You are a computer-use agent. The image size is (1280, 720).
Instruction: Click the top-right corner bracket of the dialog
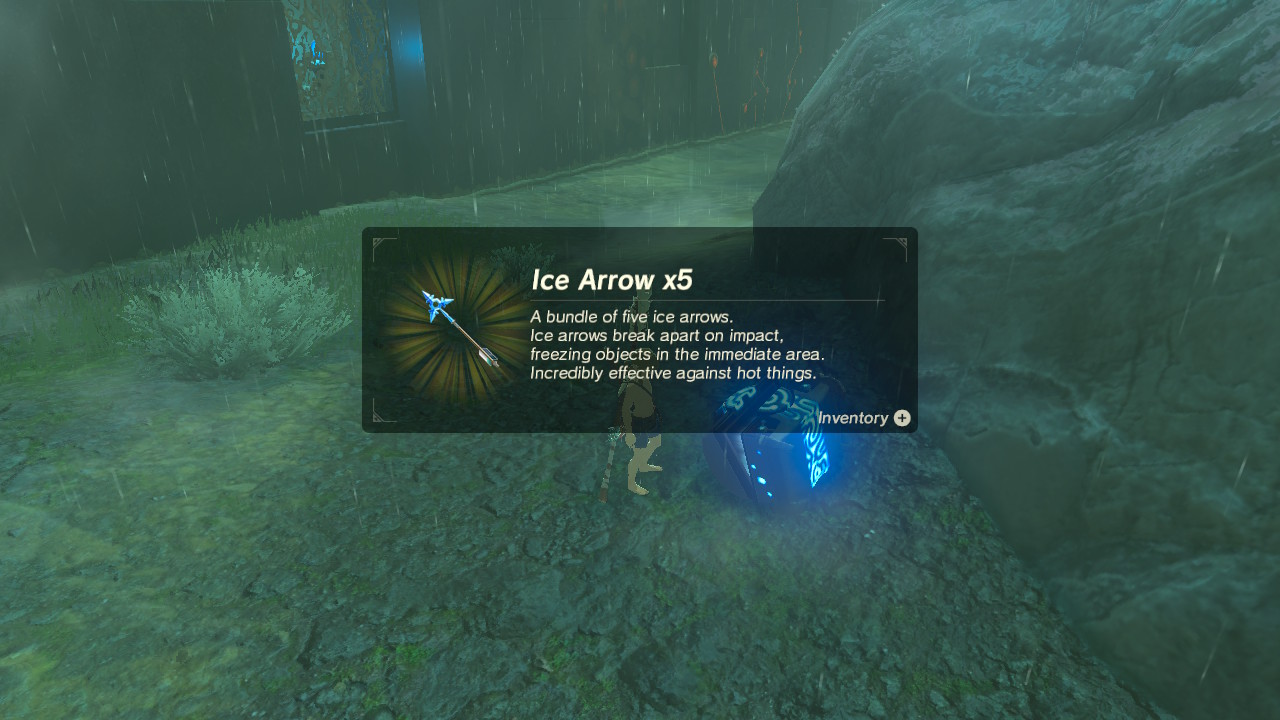pyautogui.click(x=899, y=243)
